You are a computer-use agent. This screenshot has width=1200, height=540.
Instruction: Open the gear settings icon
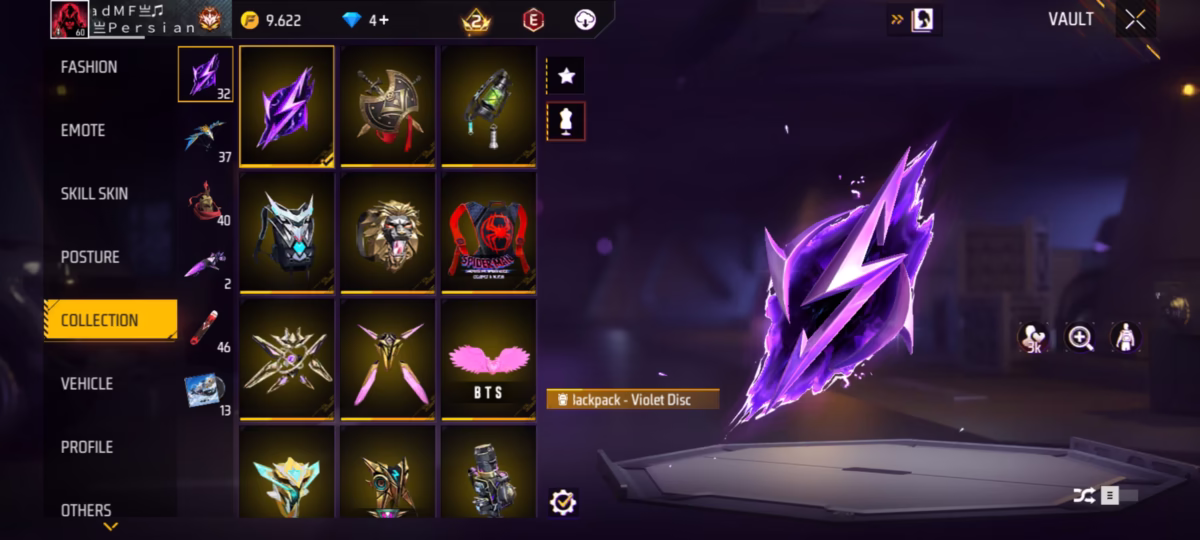563,502
